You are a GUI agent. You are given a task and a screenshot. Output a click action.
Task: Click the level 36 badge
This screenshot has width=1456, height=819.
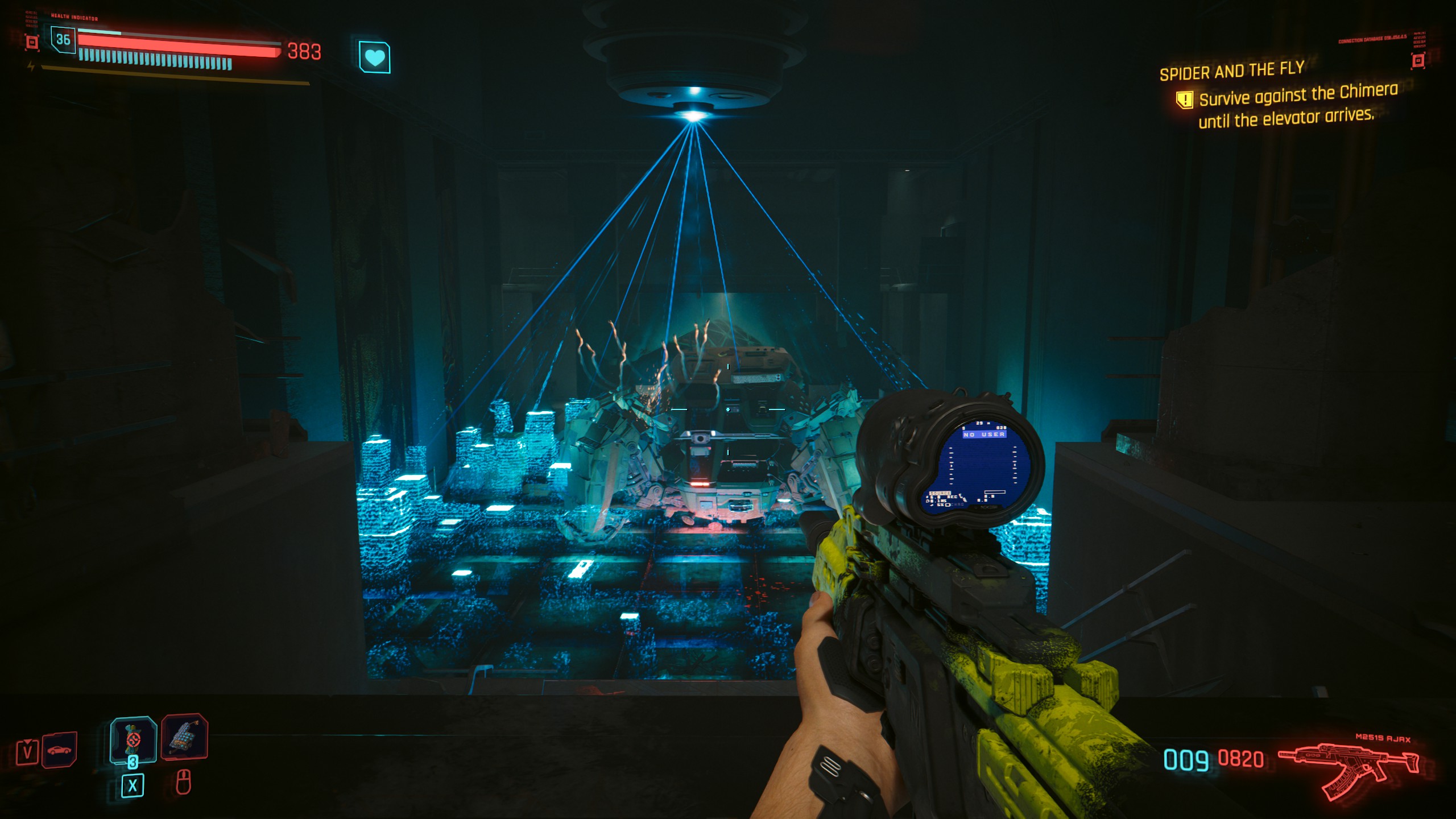click(x=63, y=40)
